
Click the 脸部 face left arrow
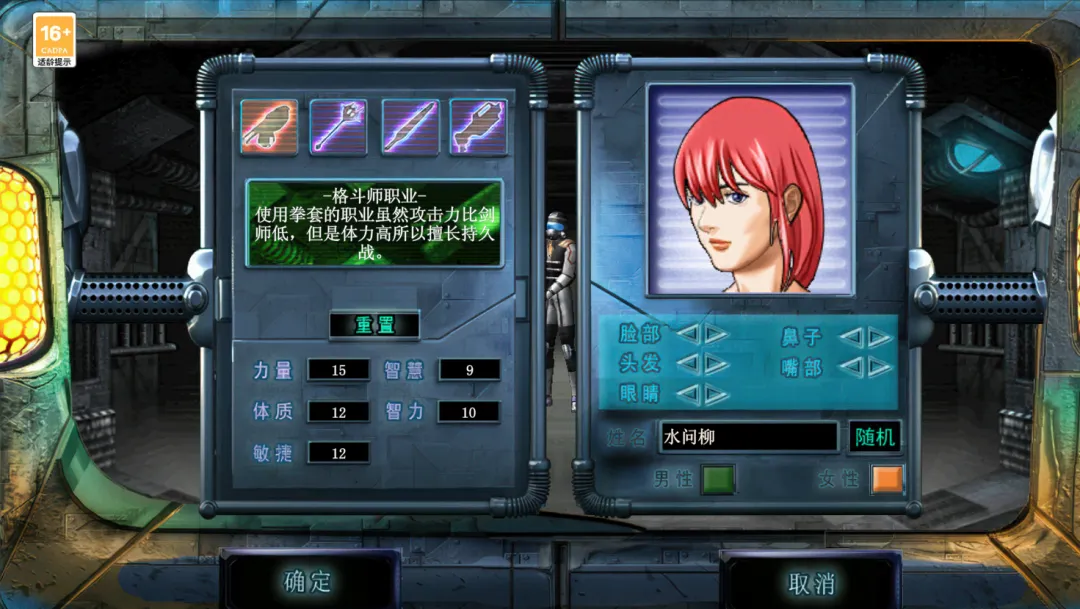688,334
